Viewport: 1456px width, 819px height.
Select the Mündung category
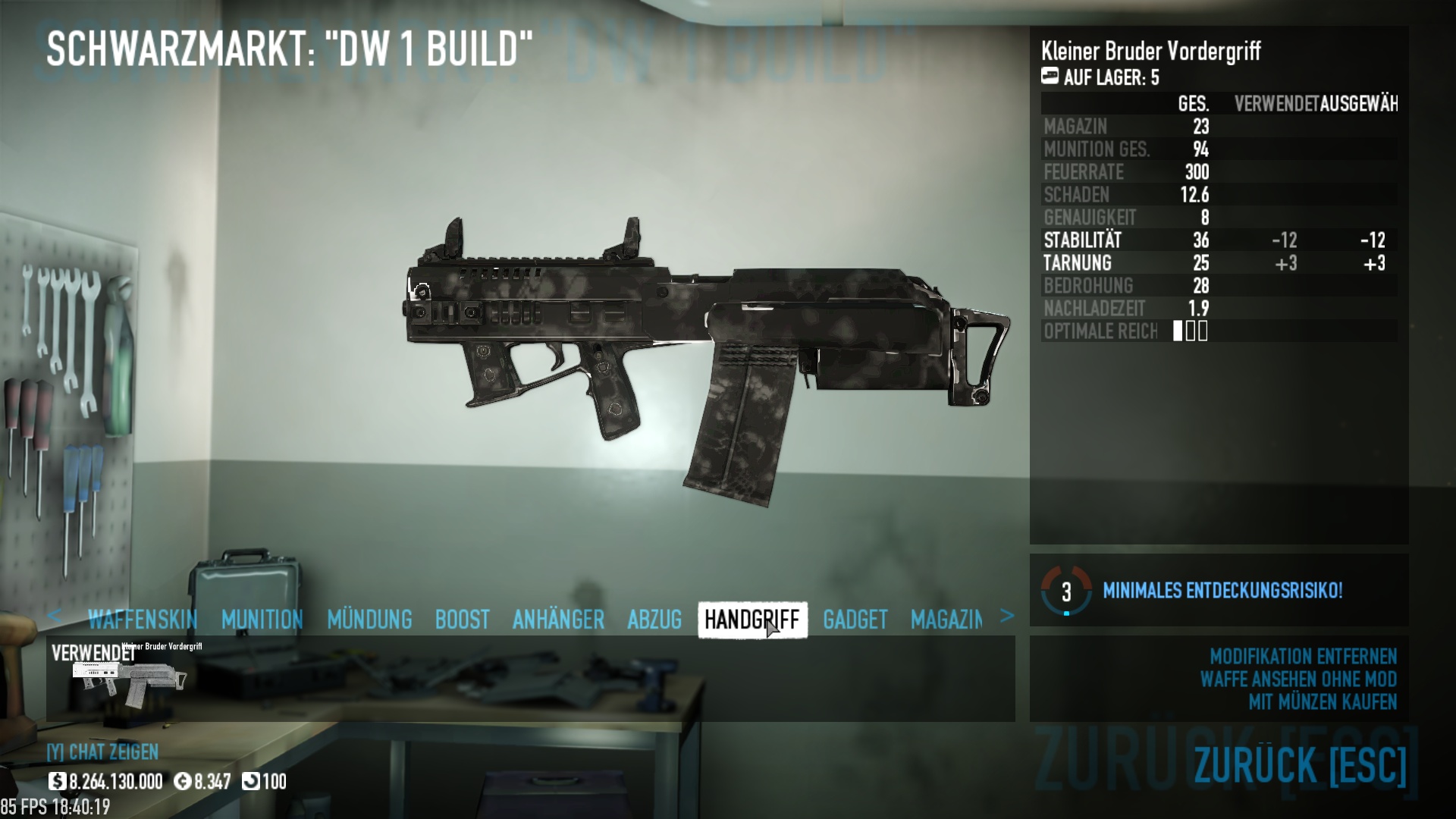pyautogui.click(x=369, y=620)
